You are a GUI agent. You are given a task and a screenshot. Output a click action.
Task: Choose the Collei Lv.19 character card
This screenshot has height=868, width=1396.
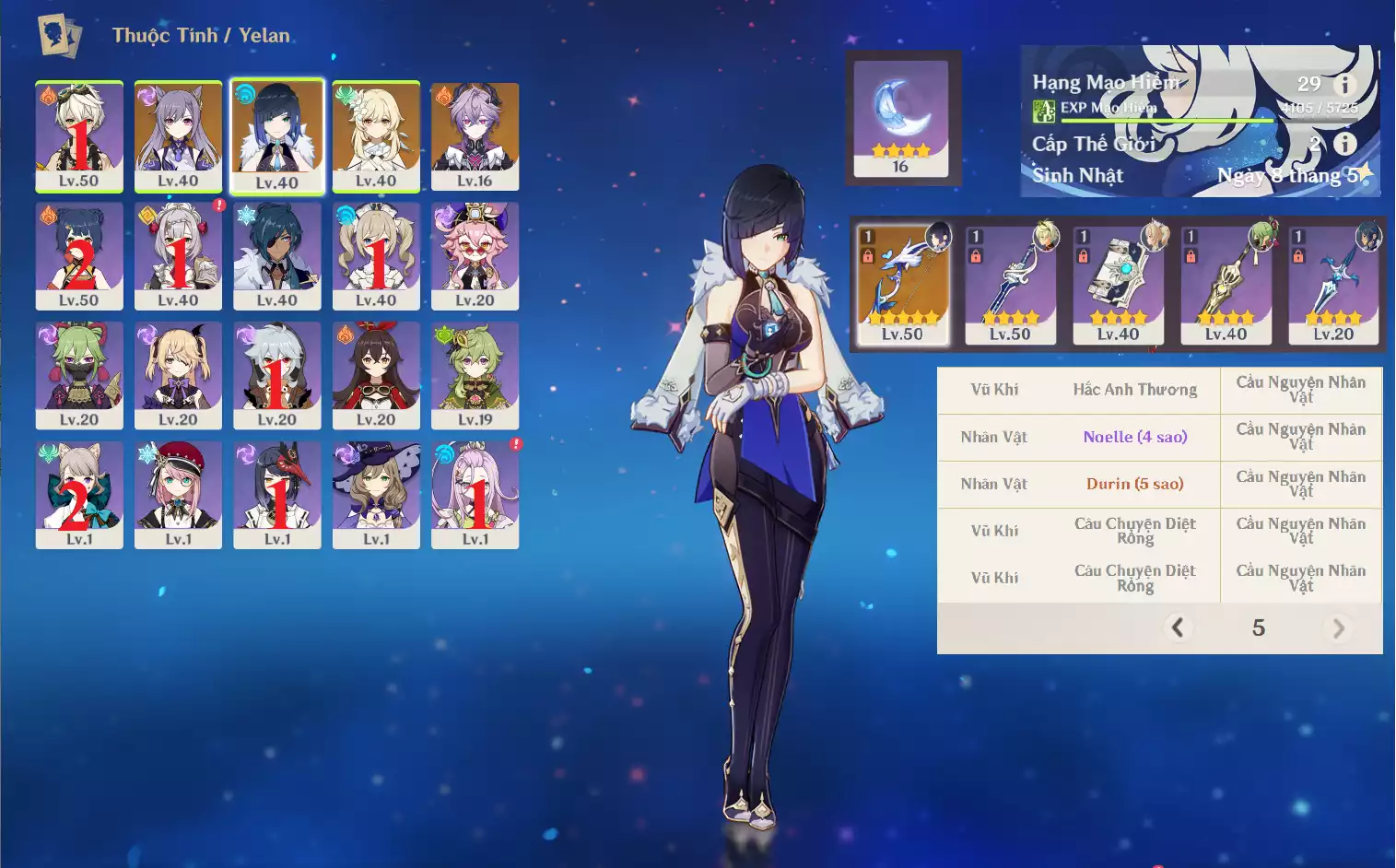click(475, 375)
